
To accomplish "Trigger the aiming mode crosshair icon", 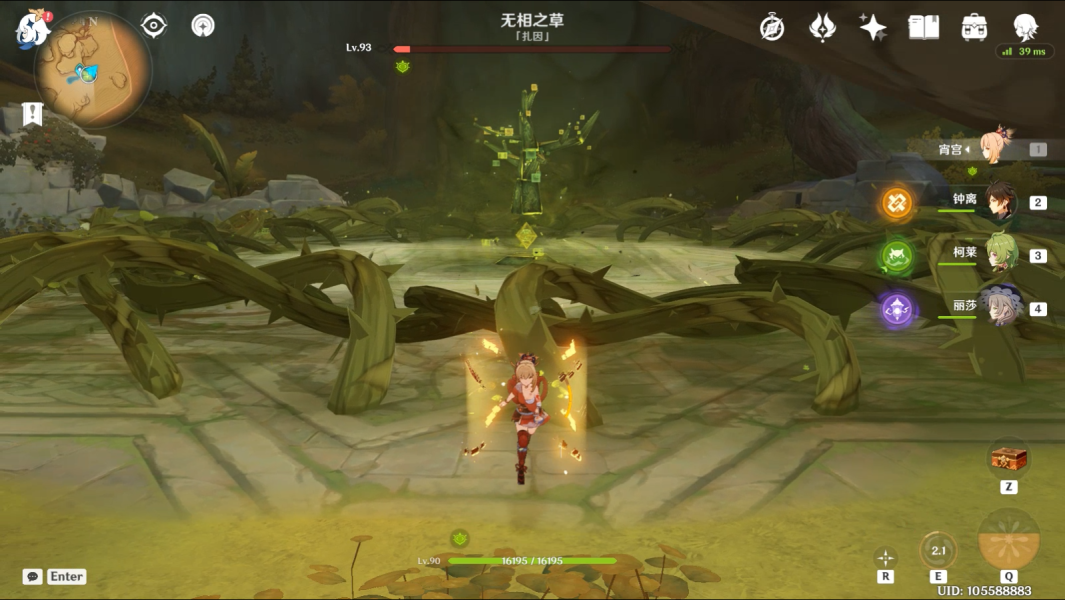I will pos(885,557).
